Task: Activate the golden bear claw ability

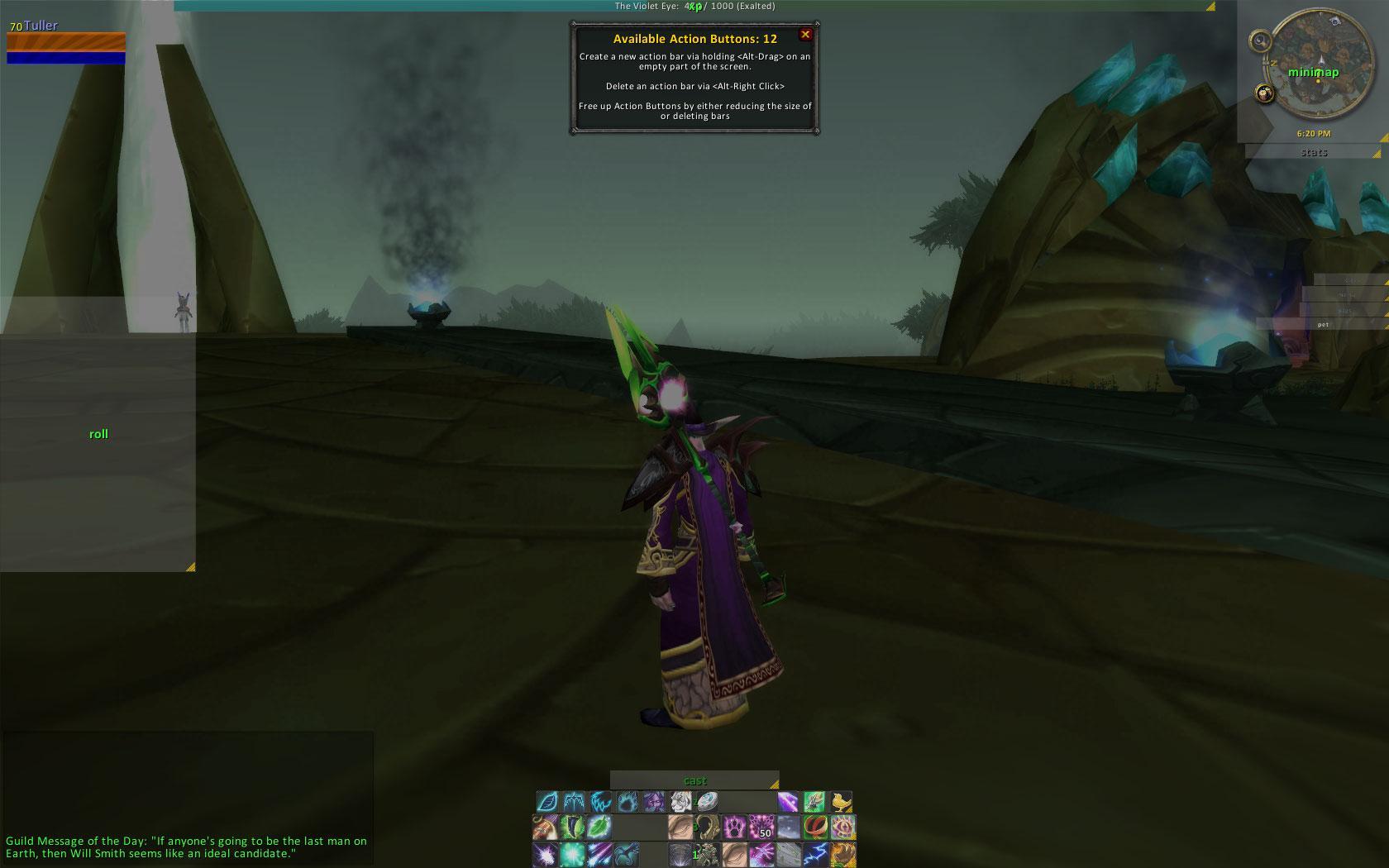Action: [842, 854]
